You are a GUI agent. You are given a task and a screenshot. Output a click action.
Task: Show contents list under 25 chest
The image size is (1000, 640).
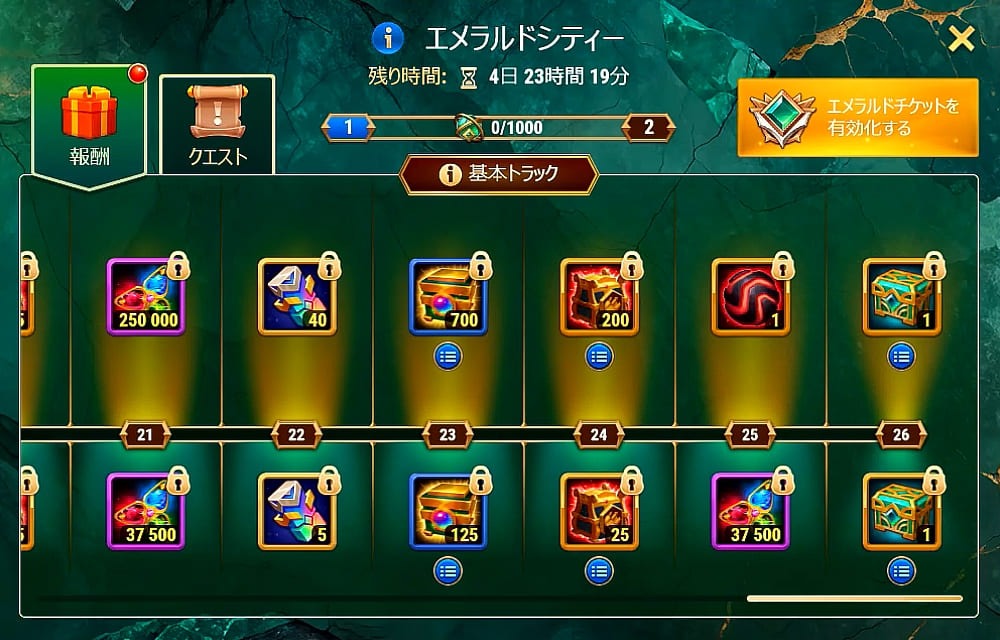(x=599, y=570)
